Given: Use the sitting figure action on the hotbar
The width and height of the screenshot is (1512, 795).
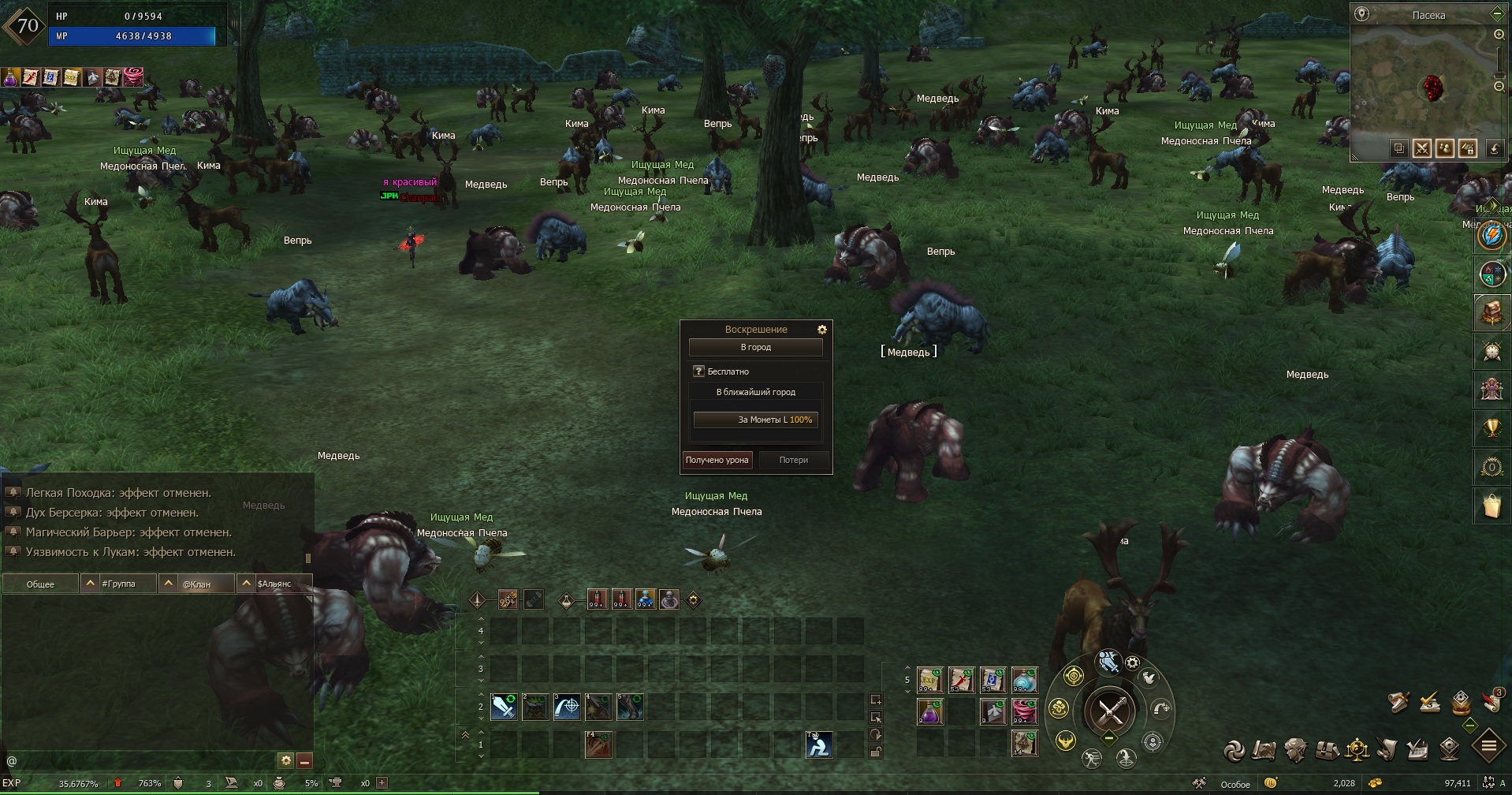Looking at the screenshot, I should click(818, 745).
